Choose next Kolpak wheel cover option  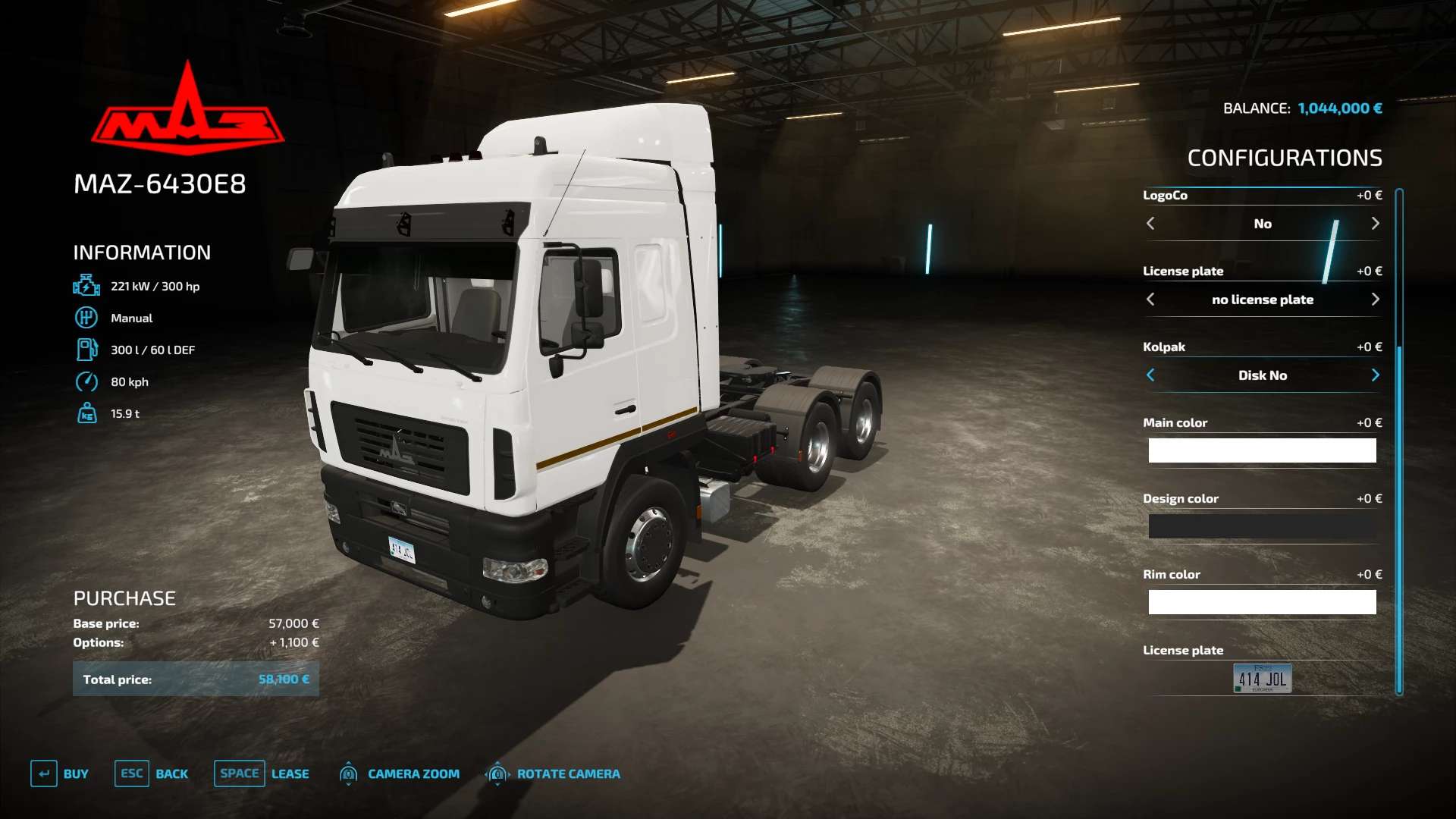coord(1375,375)
